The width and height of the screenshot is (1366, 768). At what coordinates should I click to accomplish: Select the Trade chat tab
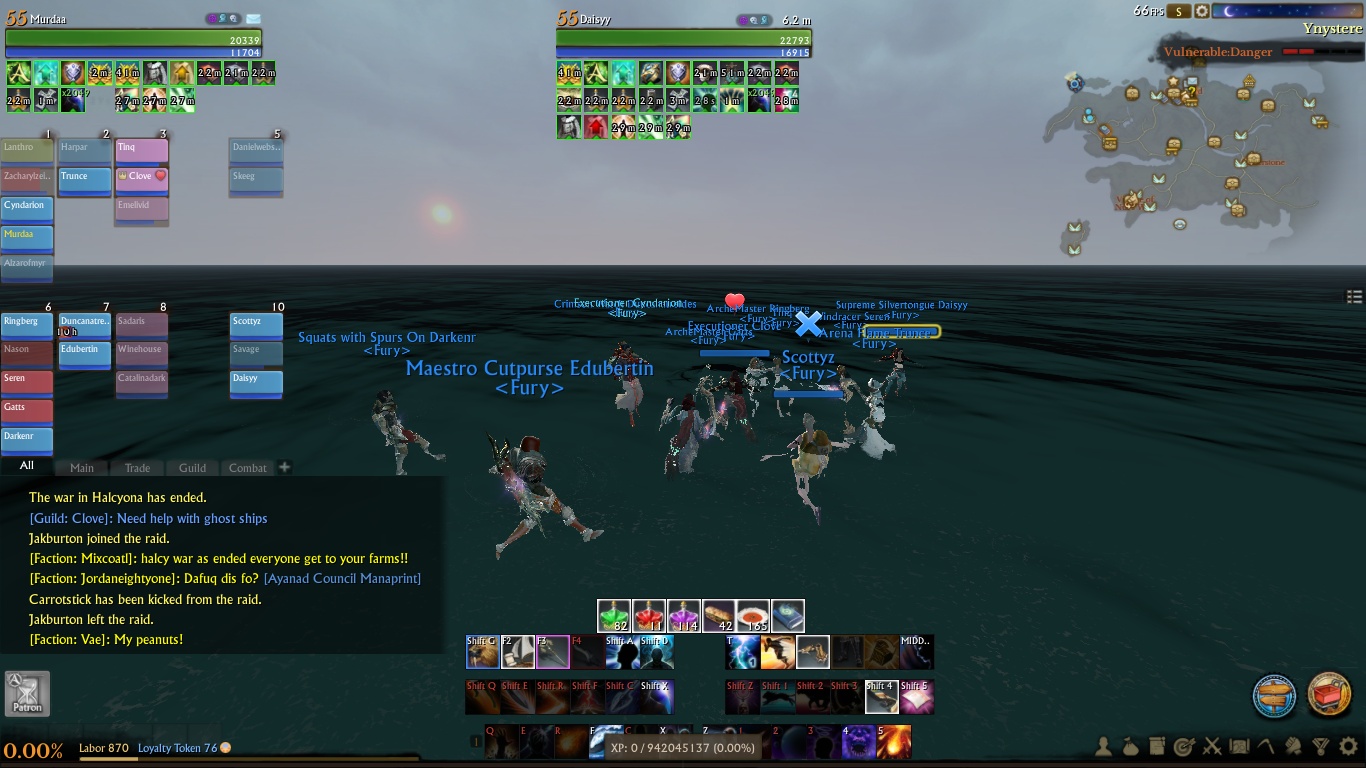click(137, 467)
